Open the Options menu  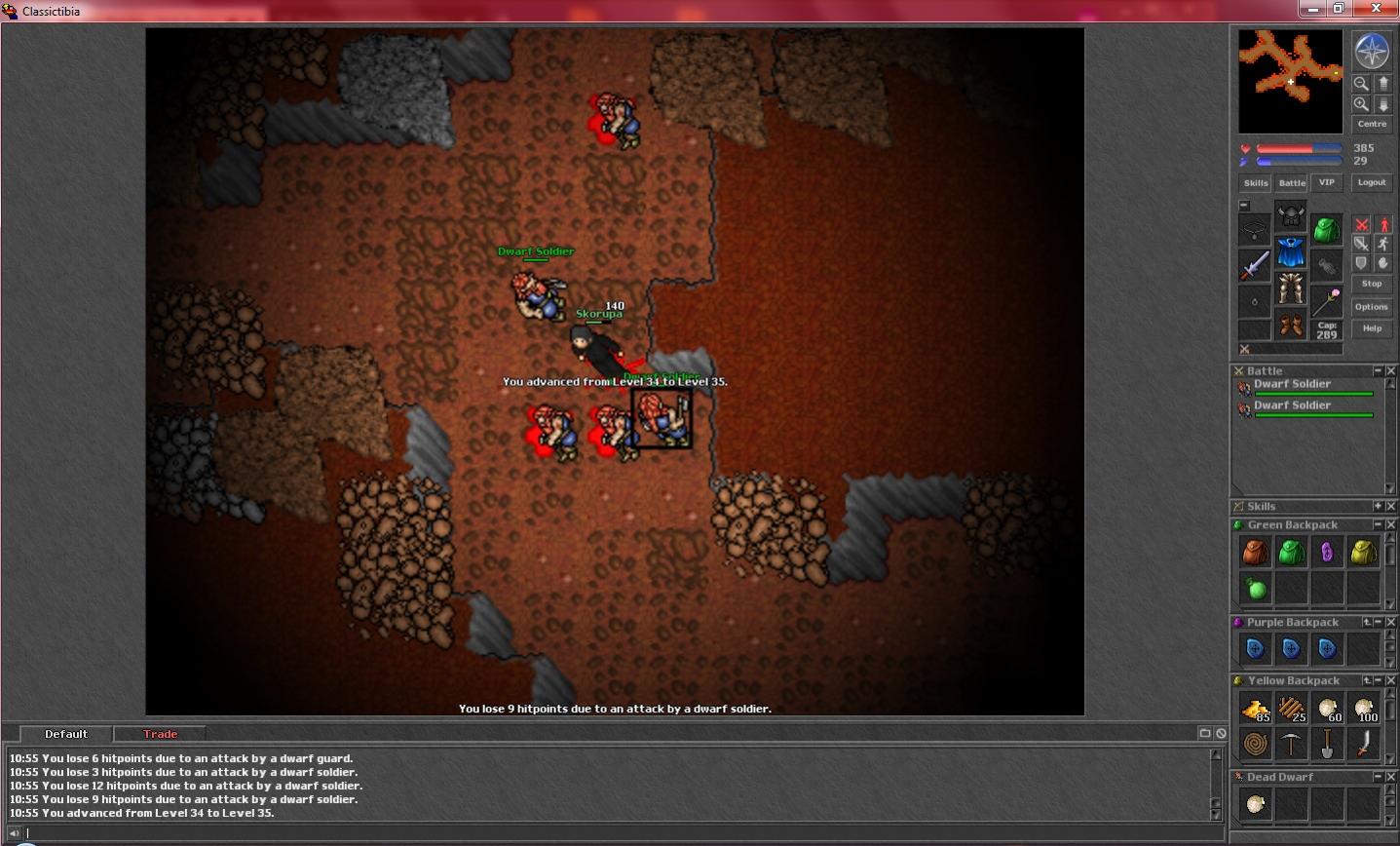click(1371, 307)
